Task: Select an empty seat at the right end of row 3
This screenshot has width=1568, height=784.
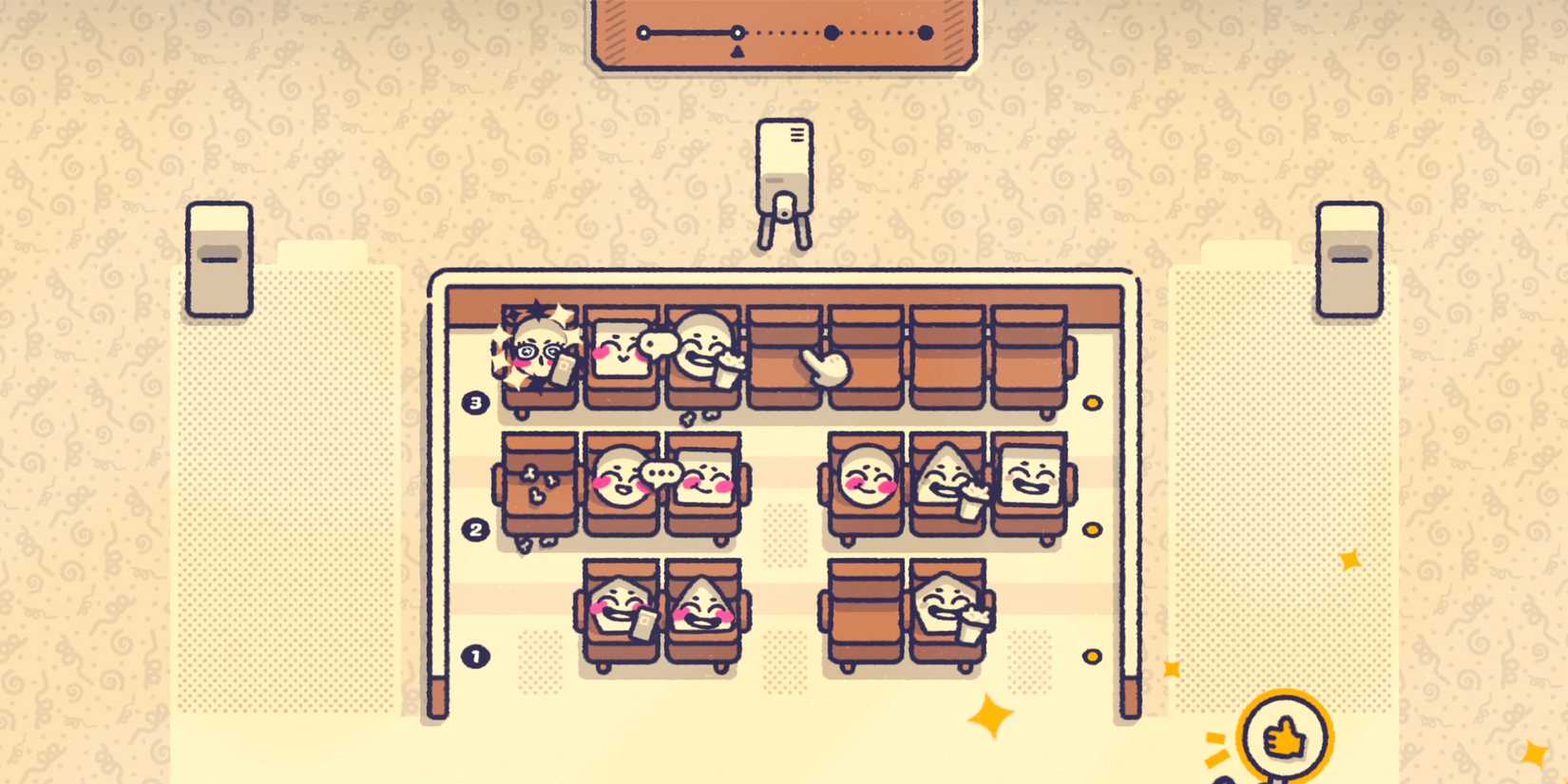Action: (1028, 356)
